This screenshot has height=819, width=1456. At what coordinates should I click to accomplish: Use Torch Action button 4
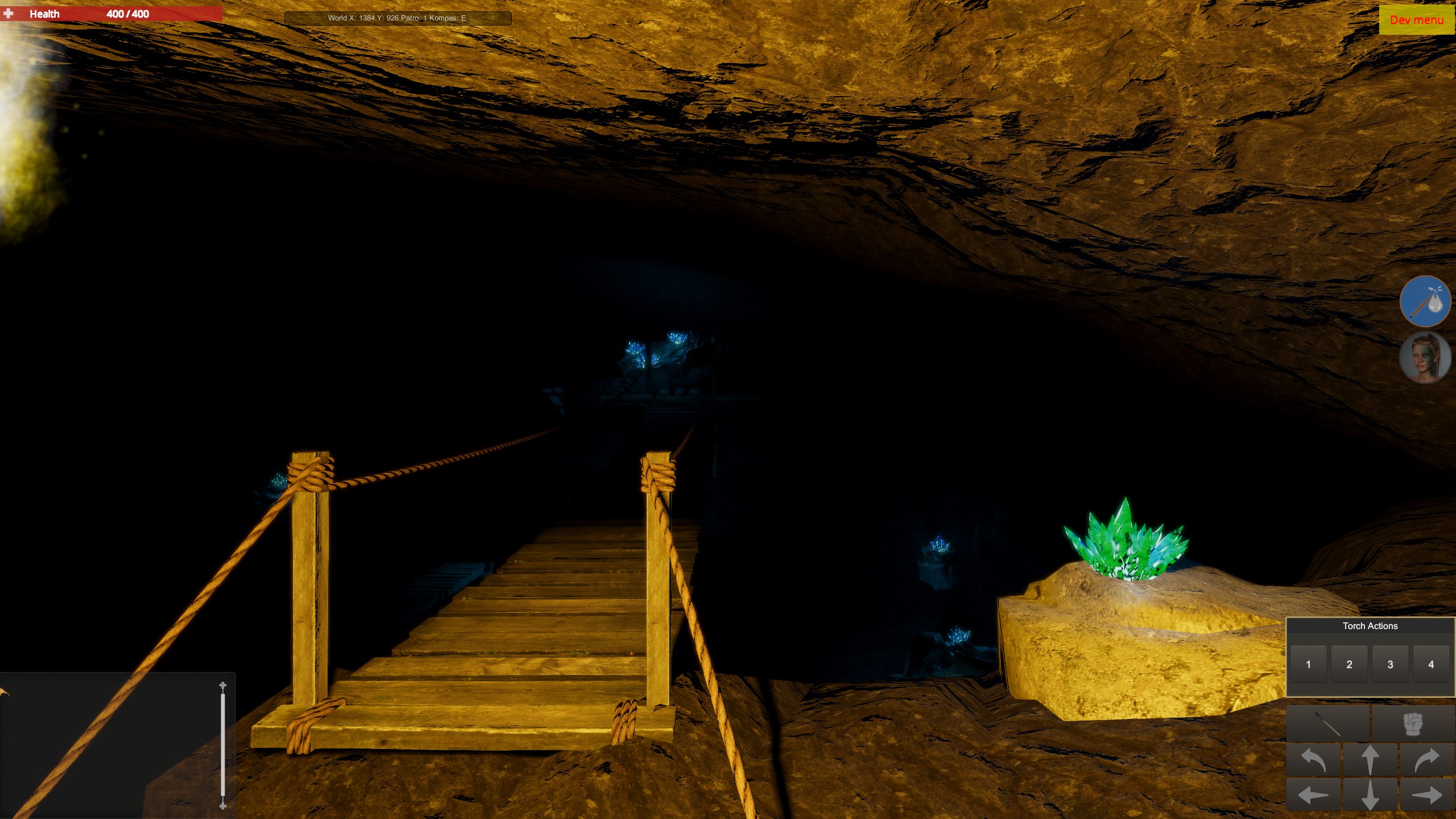(1431, 664)
